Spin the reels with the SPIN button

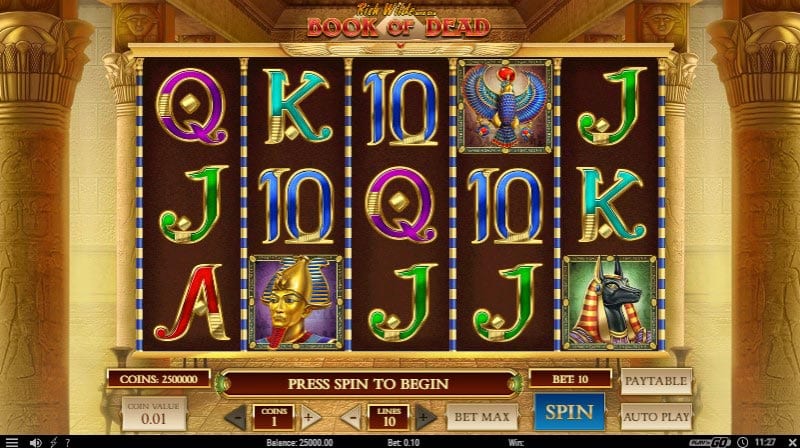tap(569, 413)
